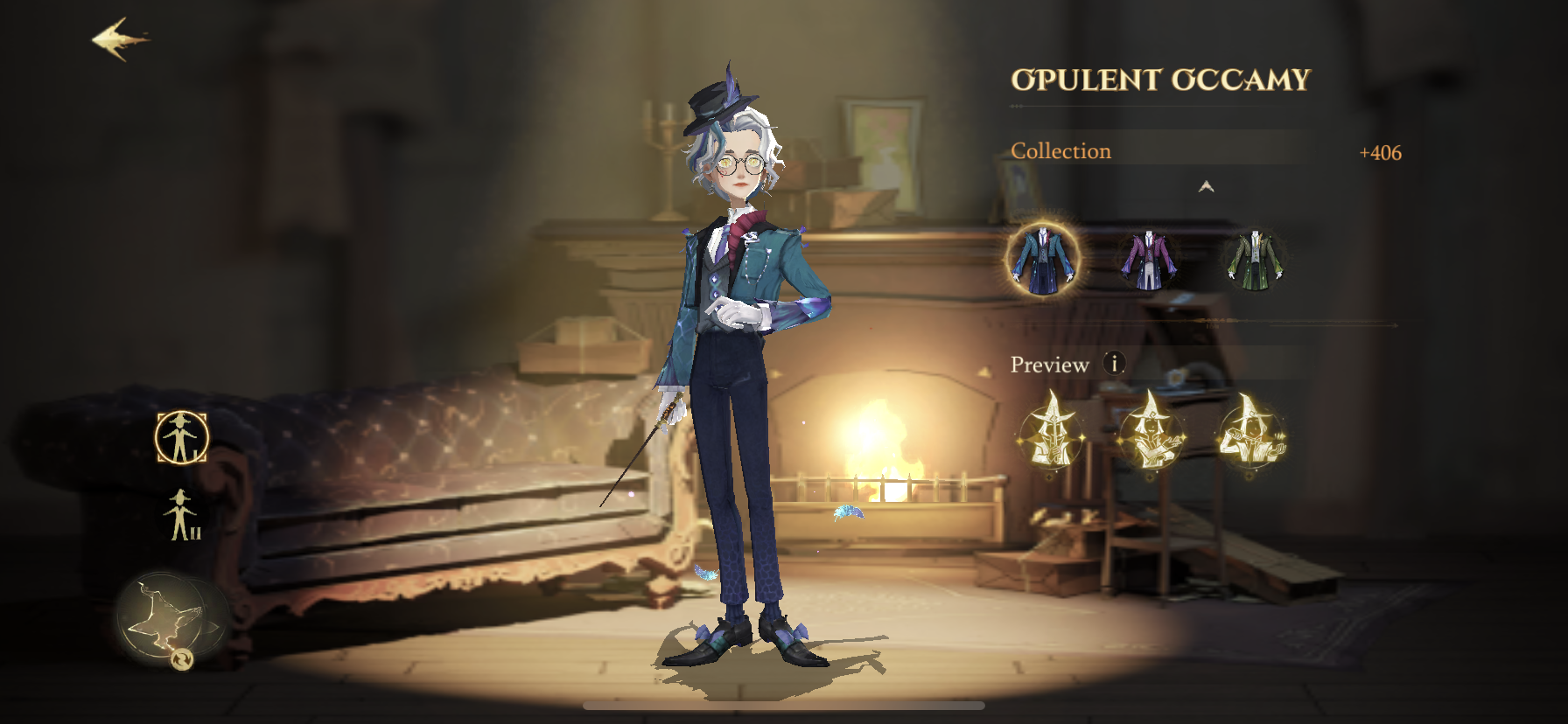Preview the wizard raising wand overhead pose
1568x724 pixels.
point(1252,433)
